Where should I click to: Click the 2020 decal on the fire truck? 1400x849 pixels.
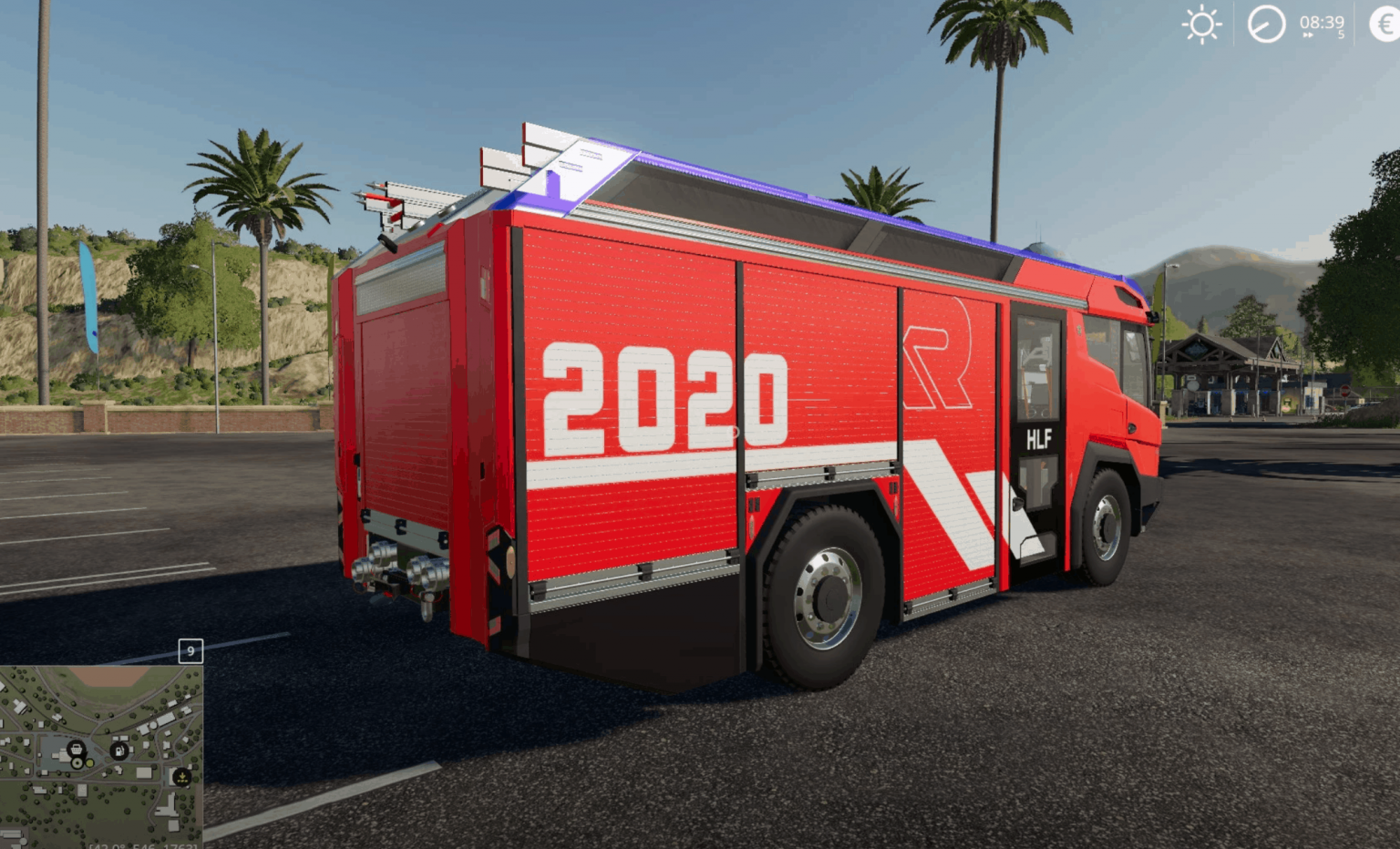[x=664, y=398]
